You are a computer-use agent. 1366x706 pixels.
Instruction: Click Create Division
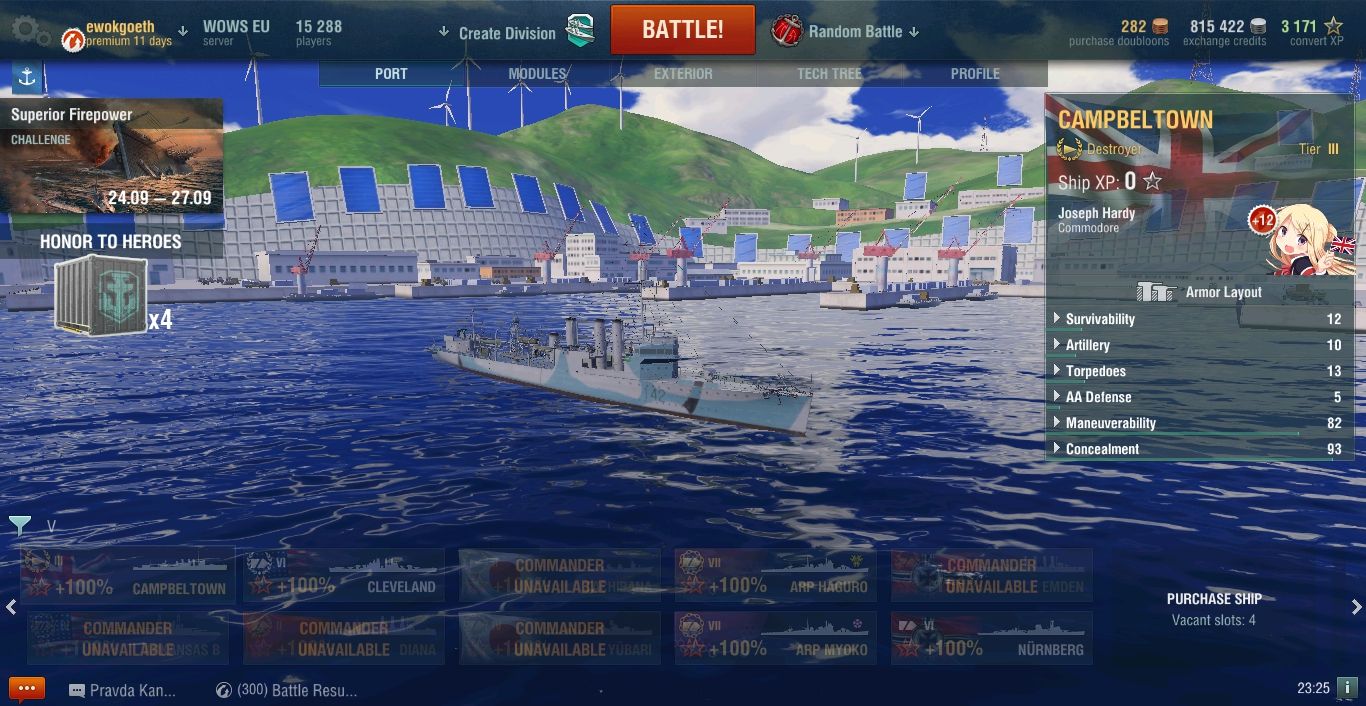tap(507, 33)
